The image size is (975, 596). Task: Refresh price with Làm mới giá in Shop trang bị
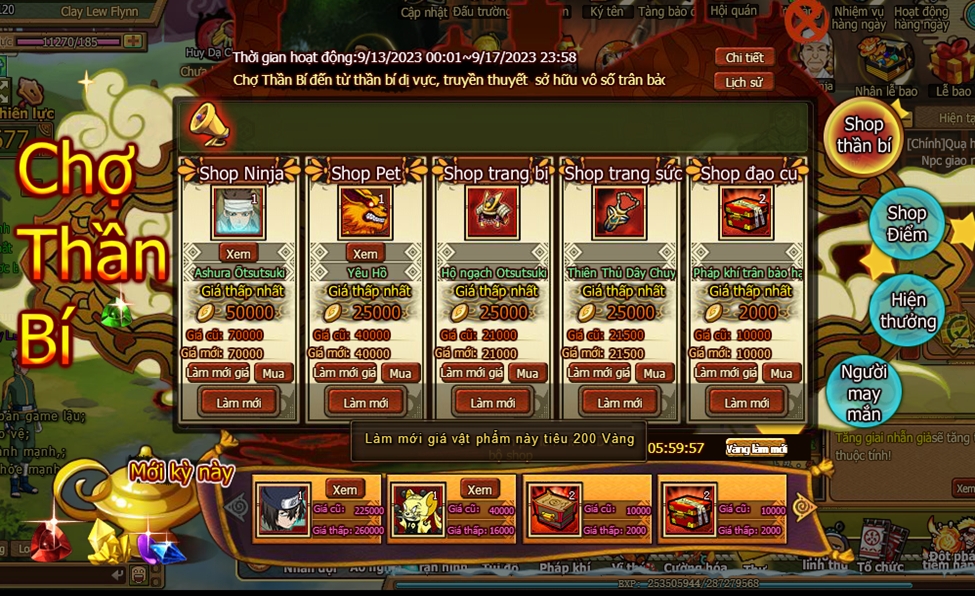[471, 373]
